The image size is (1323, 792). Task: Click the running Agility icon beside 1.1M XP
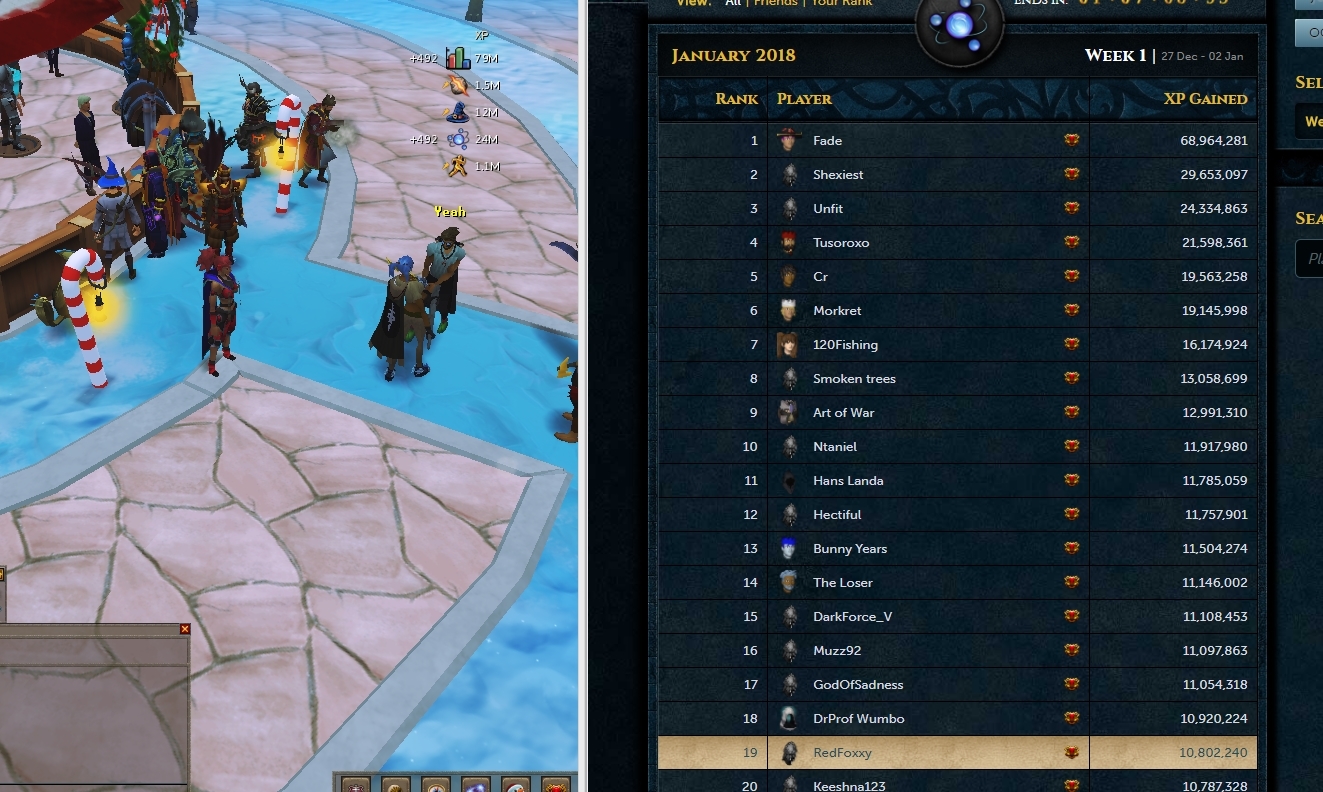pos(457,165)
